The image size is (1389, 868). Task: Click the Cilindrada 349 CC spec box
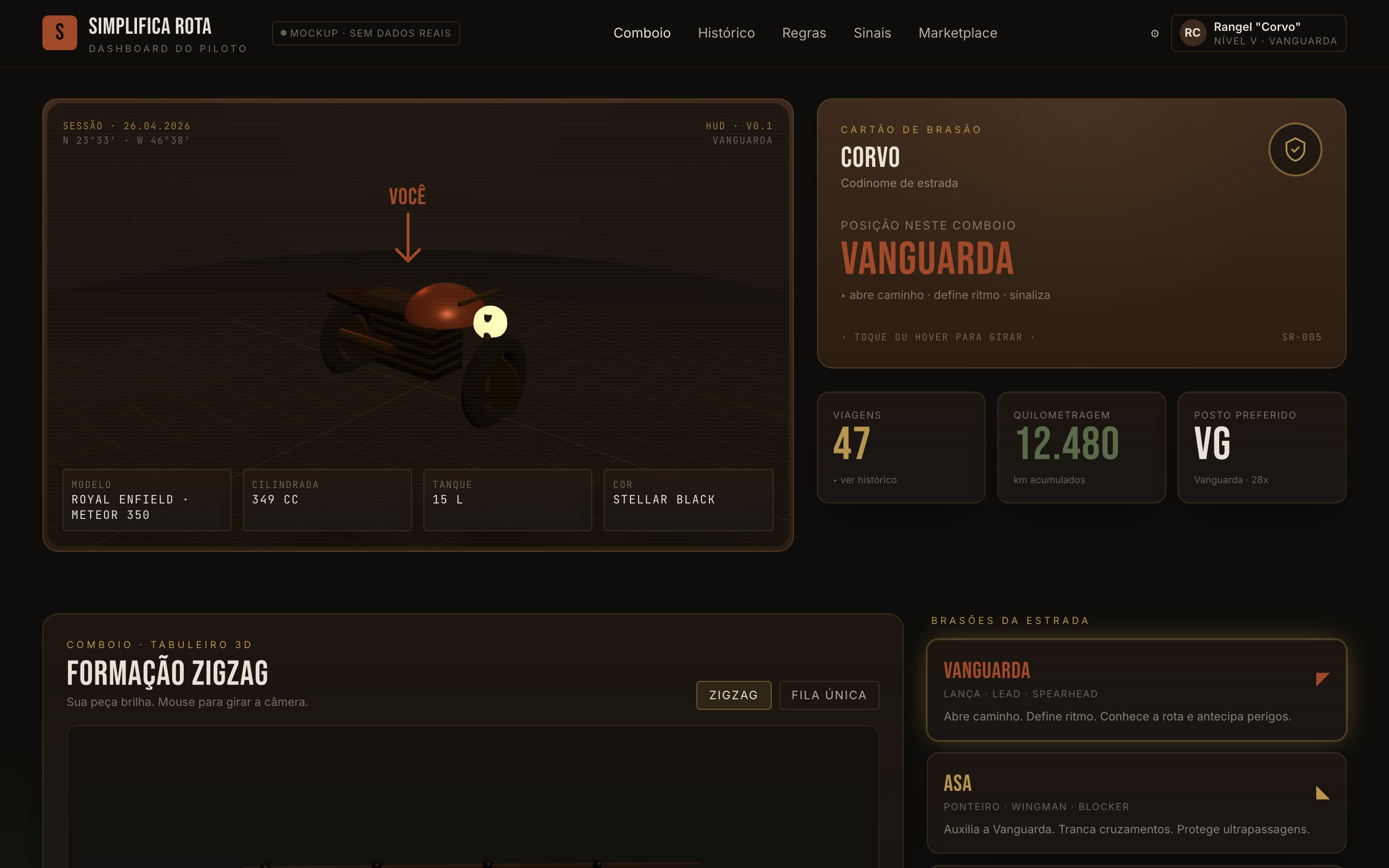coord(327,500)
